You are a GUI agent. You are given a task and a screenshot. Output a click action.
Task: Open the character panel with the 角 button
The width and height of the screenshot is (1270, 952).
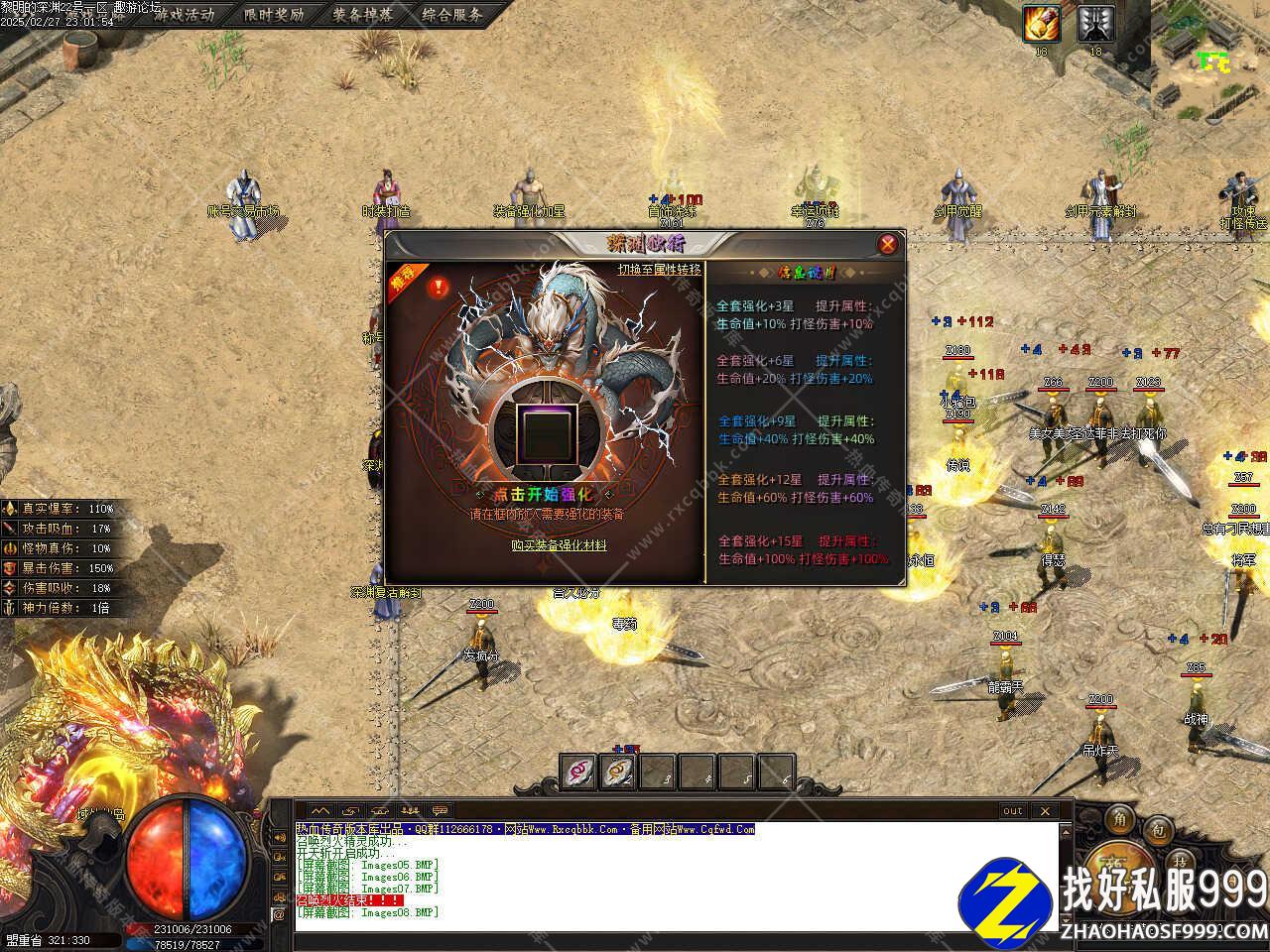coord(1120,819)
